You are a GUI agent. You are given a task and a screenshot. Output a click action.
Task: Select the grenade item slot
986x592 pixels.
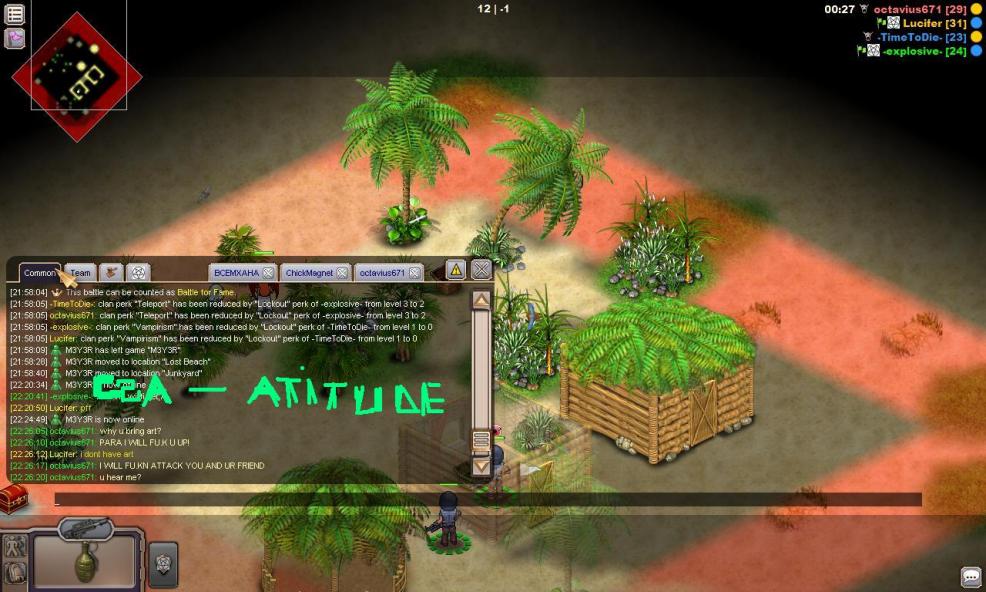[x=86, y=565]
